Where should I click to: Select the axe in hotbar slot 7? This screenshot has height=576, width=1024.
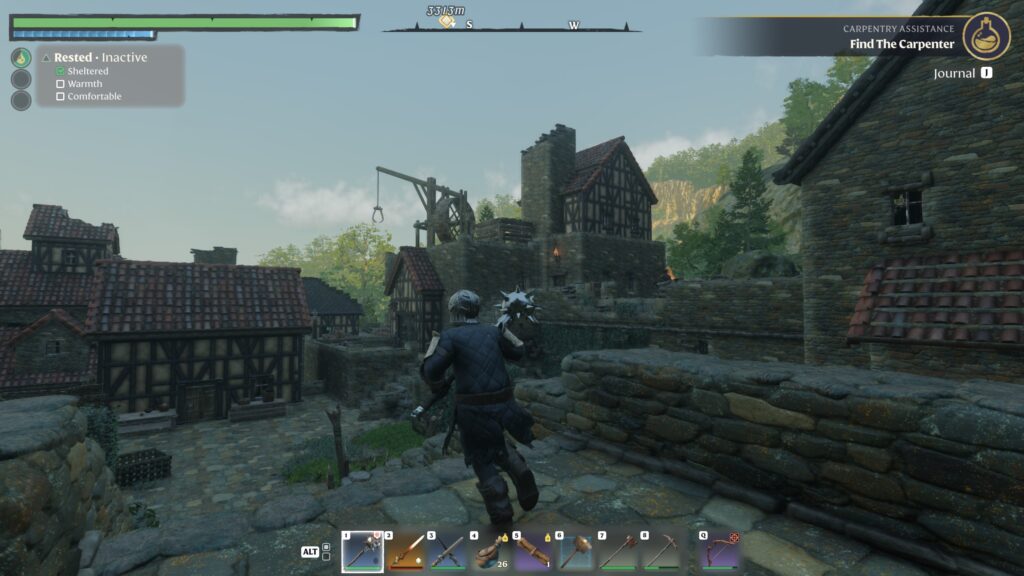(x=618, y=551)
